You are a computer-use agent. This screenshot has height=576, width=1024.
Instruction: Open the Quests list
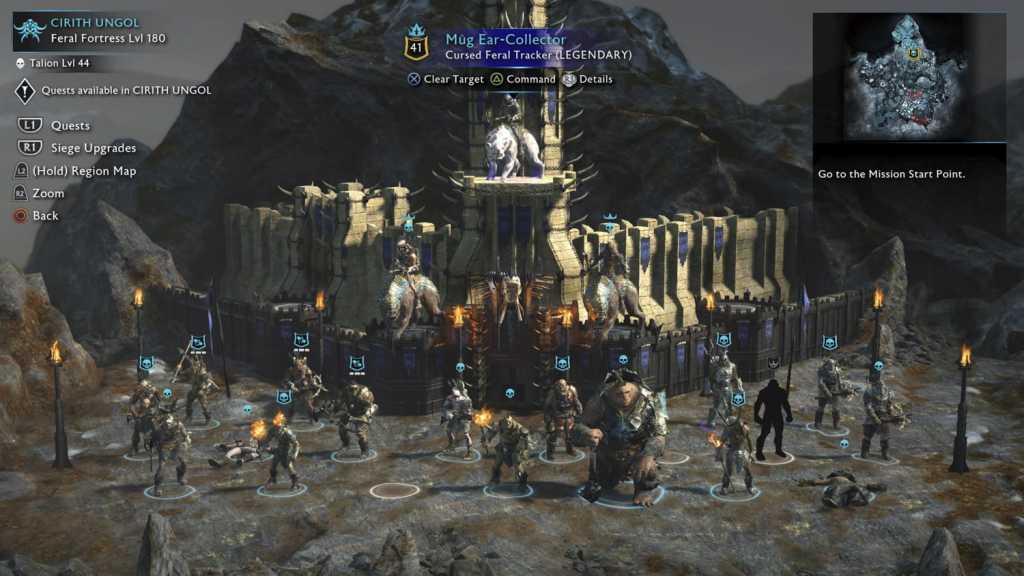70,126
